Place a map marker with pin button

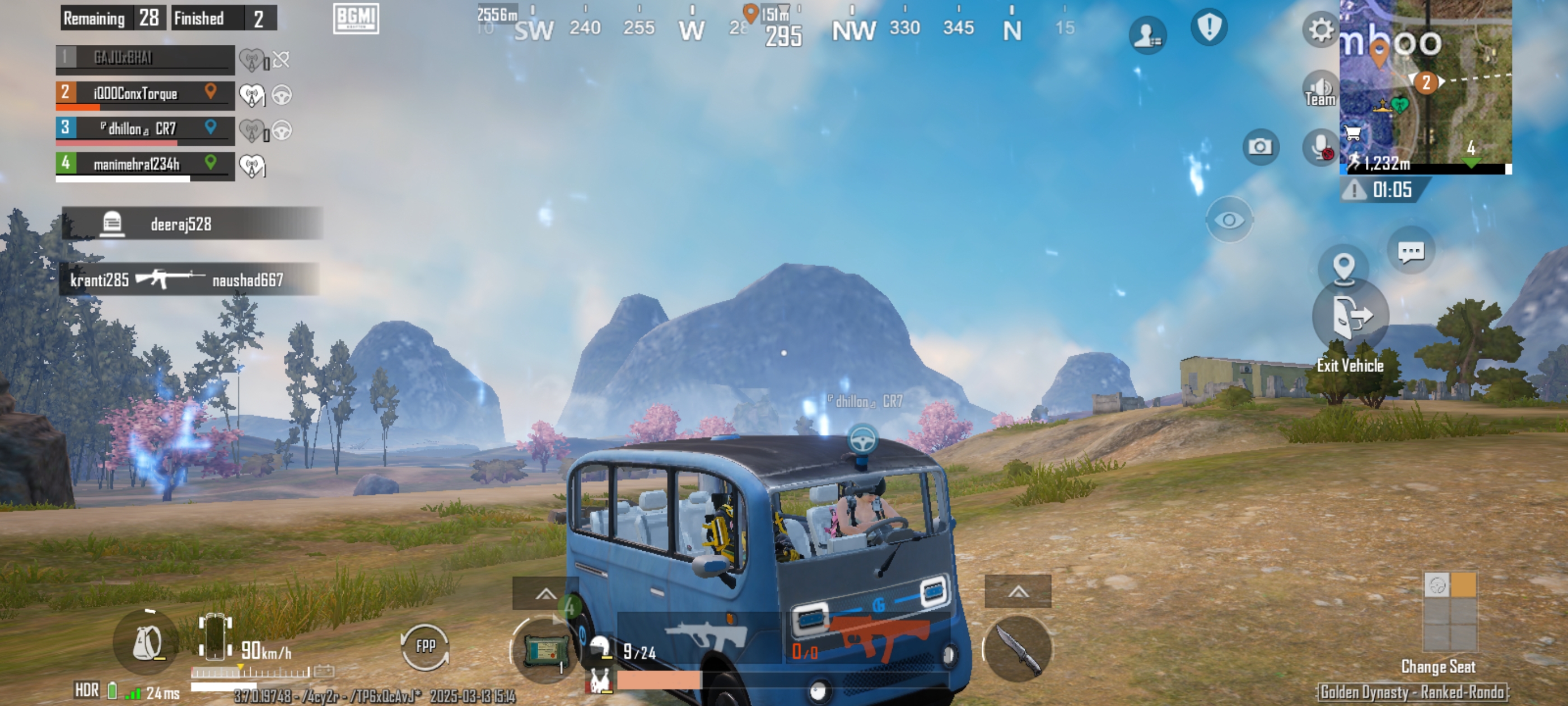[x=1343, y=266]
